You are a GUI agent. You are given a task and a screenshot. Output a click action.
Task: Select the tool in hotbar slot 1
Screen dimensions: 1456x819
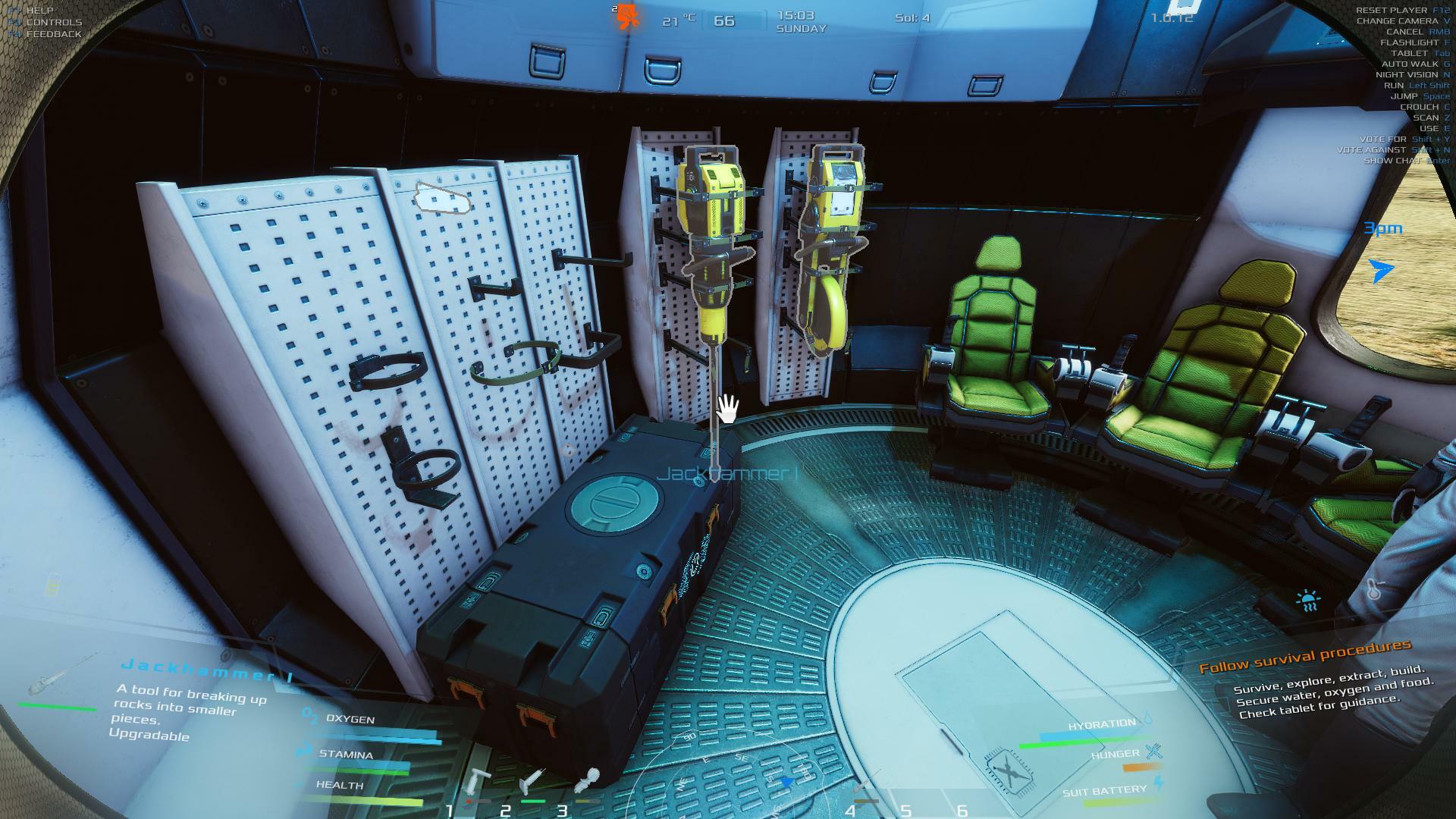pos(479,781)
